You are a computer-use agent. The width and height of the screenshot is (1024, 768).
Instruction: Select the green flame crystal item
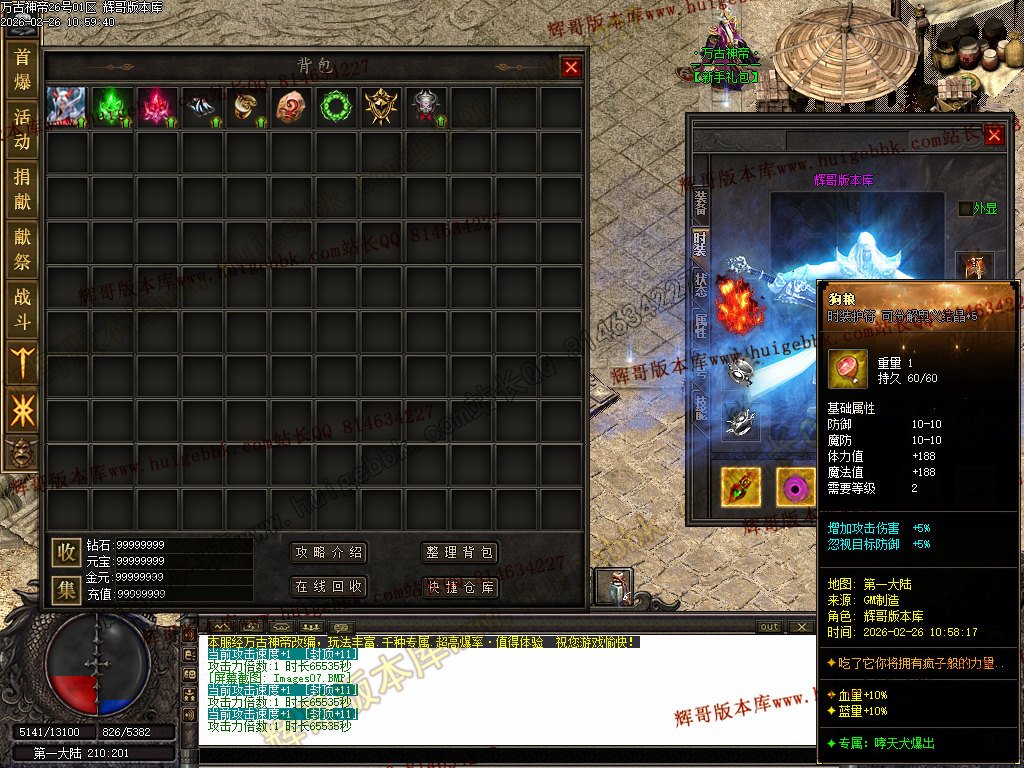click(x=112, y=107)
